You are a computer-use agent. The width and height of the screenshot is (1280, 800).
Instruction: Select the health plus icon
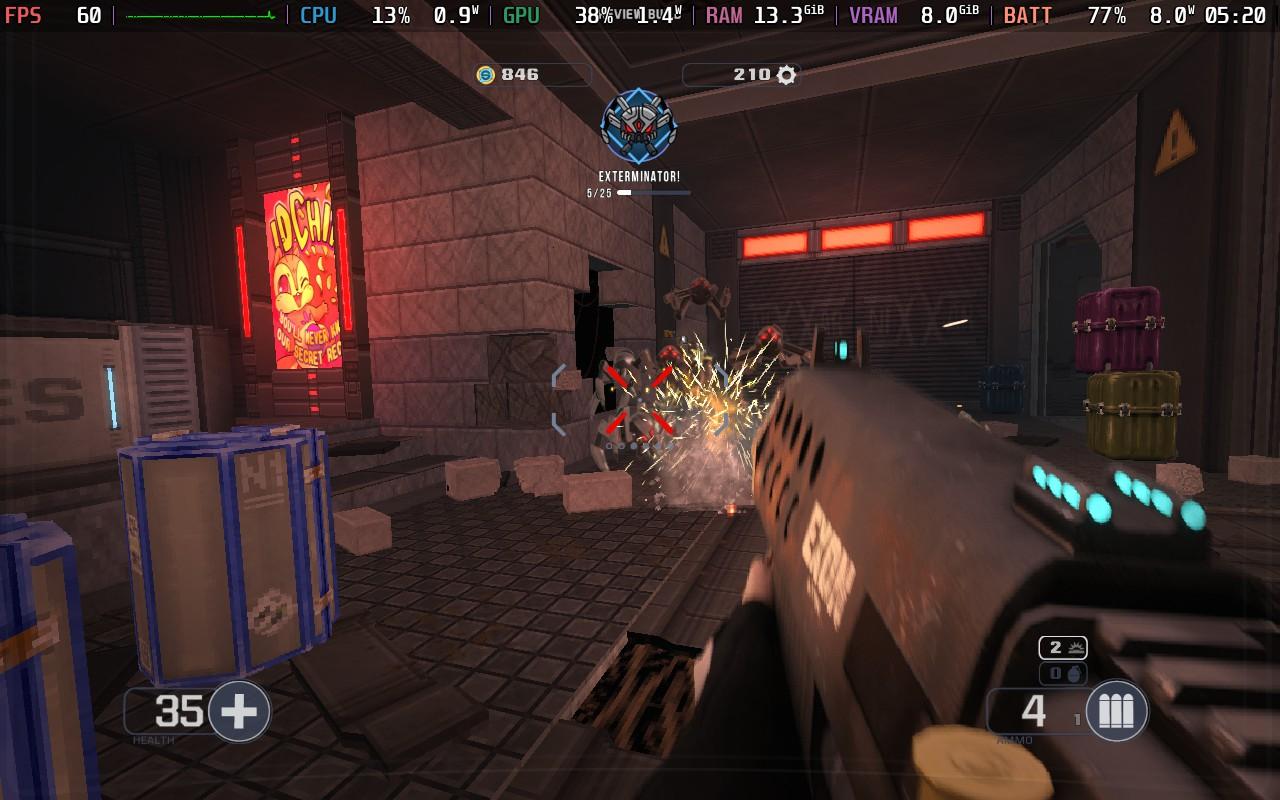click(x=238, y=711)
